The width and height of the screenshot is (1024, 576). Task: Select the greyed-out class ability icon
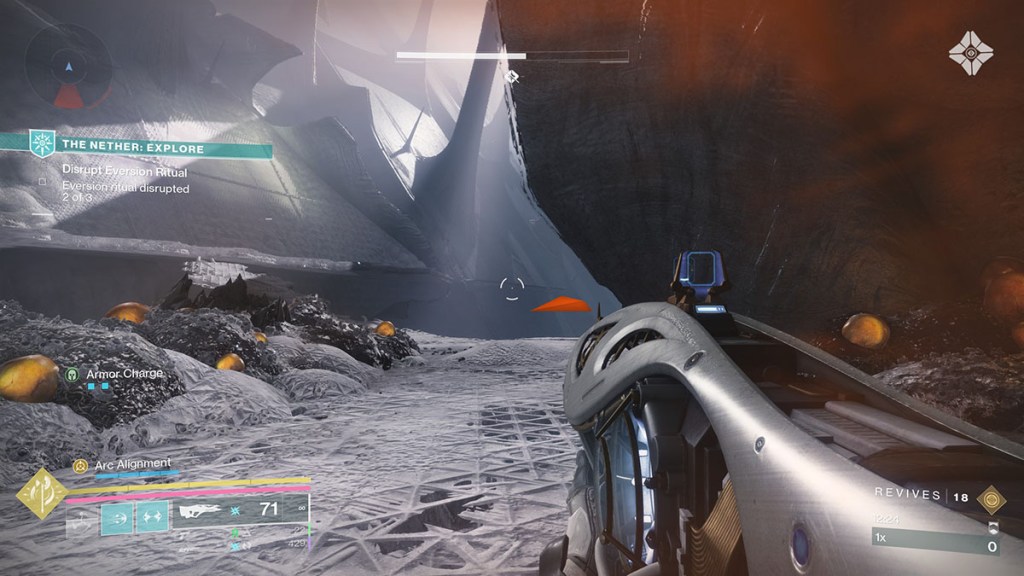(x=81, y=518)
